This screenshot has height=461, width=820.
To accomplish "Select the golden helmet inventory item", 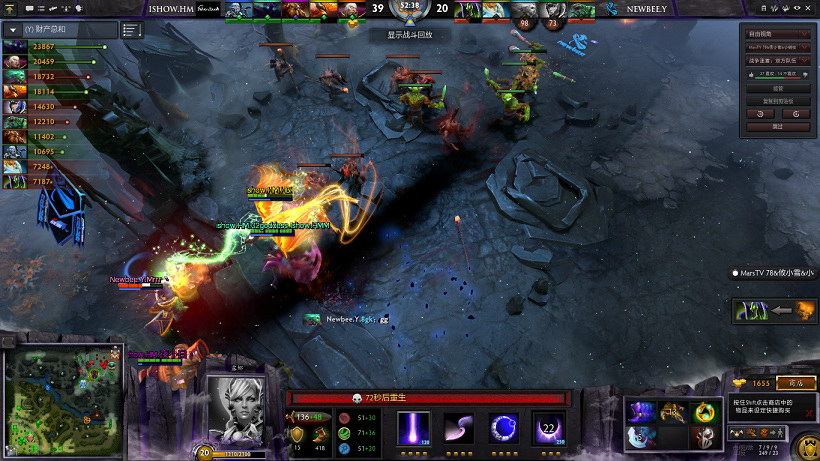I will tap(673, 412).
